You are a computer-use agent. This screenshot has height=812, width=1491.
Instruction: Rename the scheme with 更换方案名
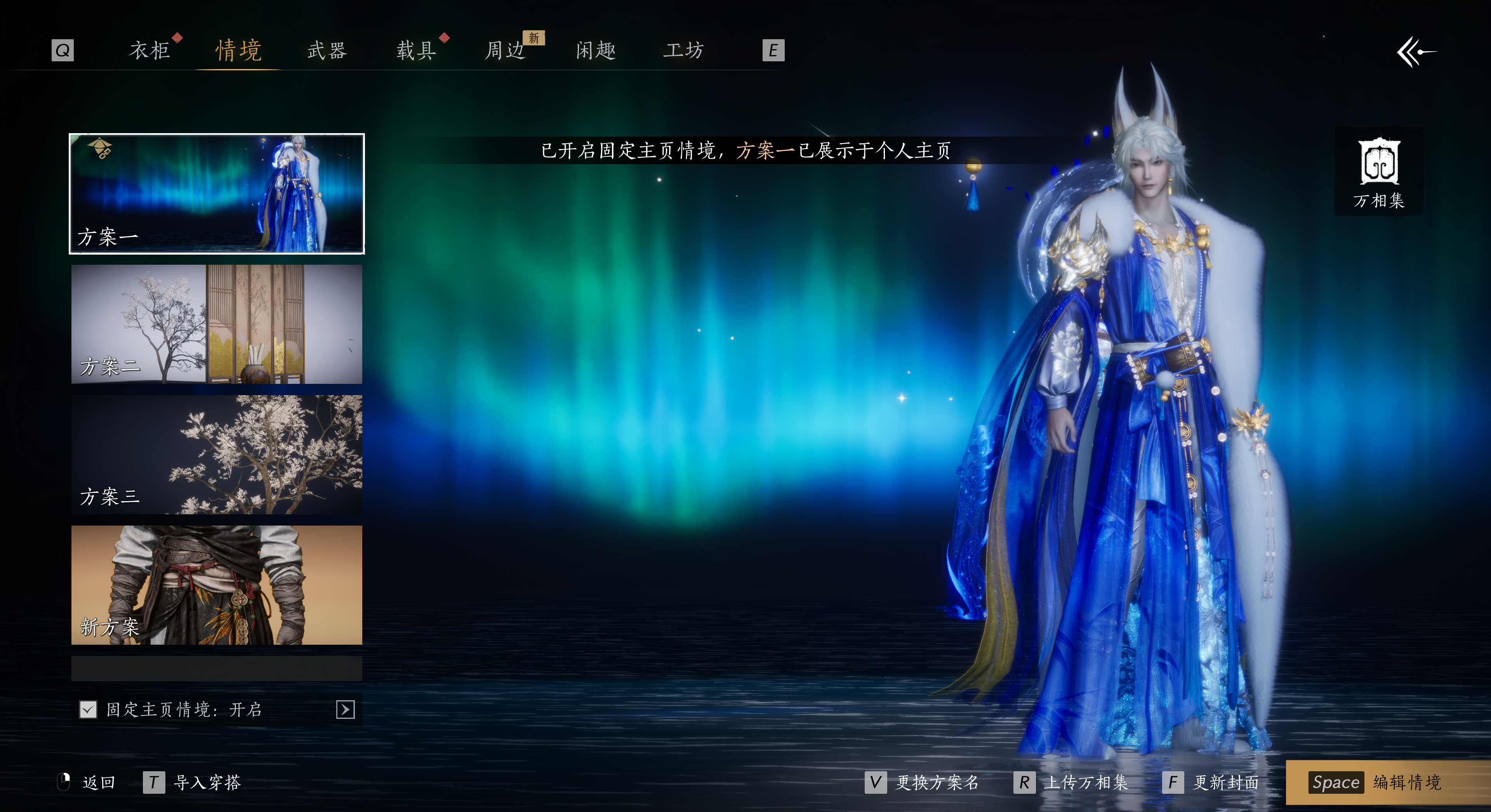pyautogui.click(x=923, y=783)
